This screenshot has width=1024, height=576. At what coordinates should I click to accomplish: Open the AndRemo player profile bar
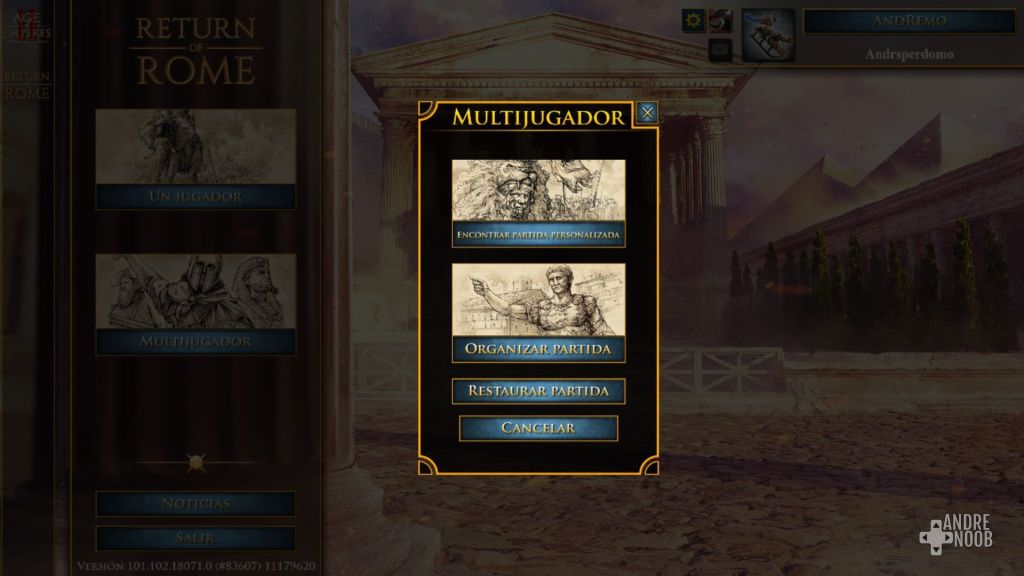click(x=909, y=21)
